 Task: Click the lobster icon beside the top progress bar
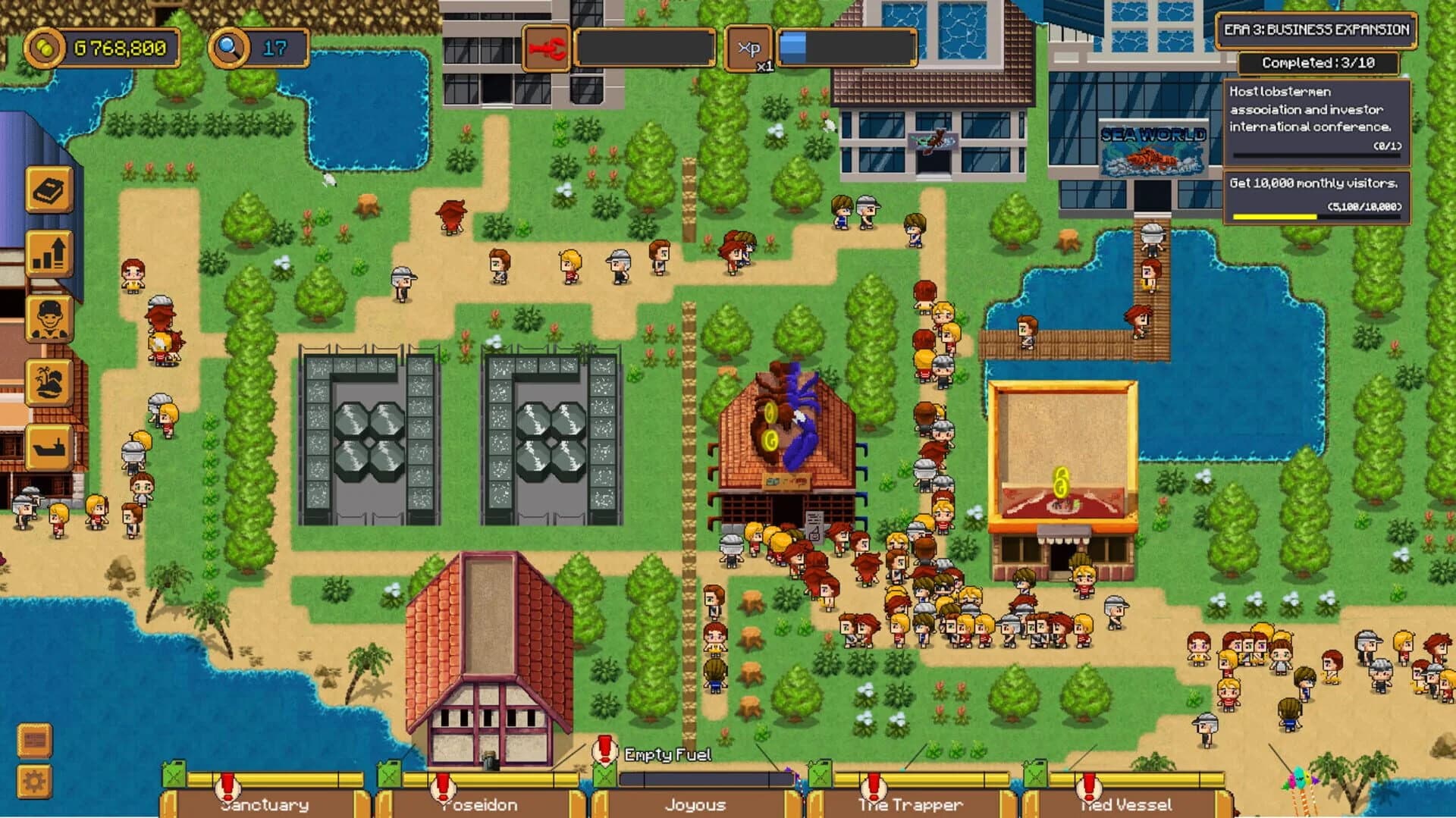548,49
